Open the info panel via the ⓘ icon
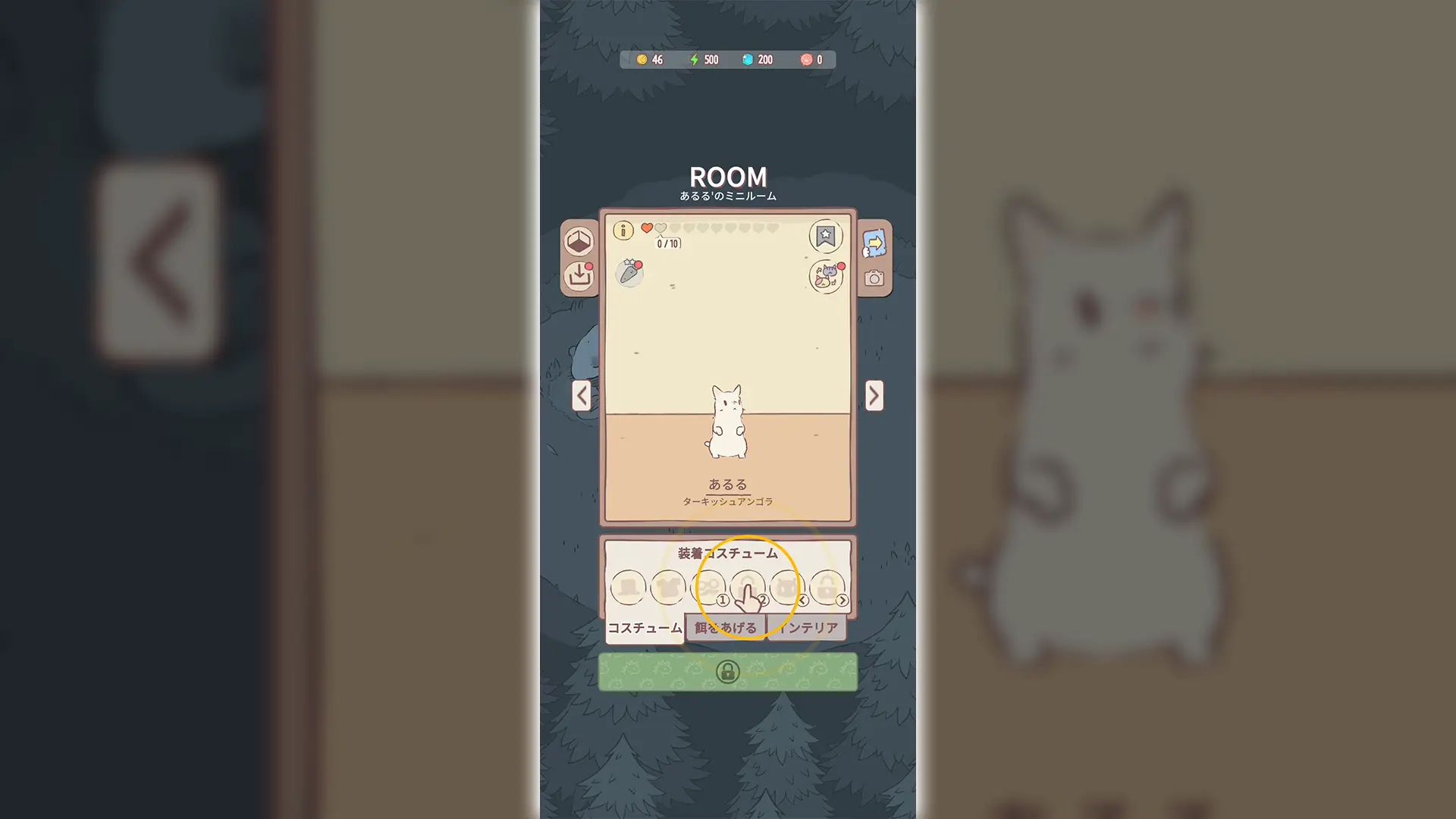 [x=623, y=231]
